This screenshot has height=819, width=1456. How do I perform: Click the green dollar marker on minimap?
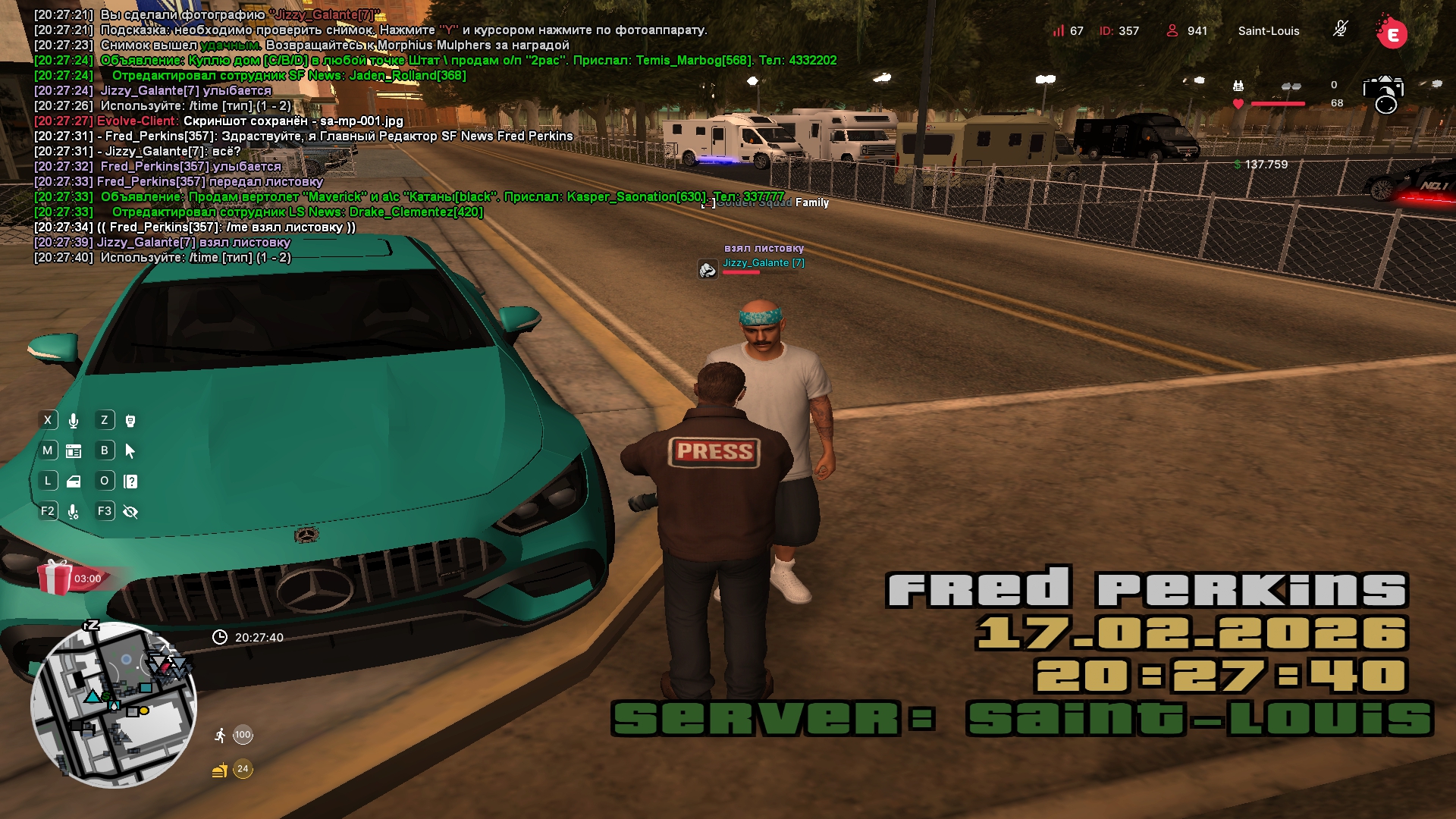pyautogui.click(x=106, y=695)
